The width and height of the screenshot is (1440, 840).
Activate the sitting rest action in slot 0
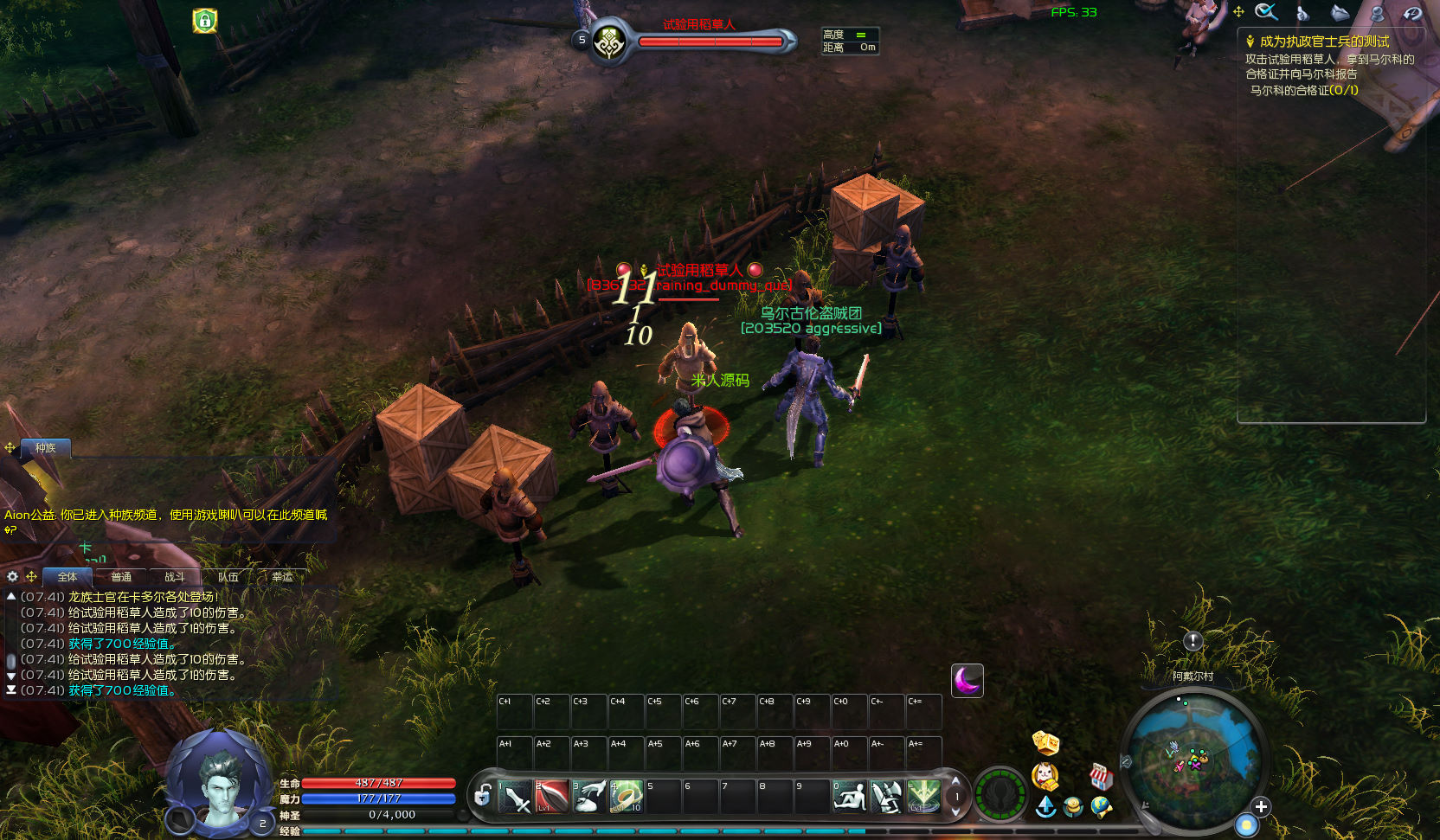pyautogui.click(x=850, y=797)
